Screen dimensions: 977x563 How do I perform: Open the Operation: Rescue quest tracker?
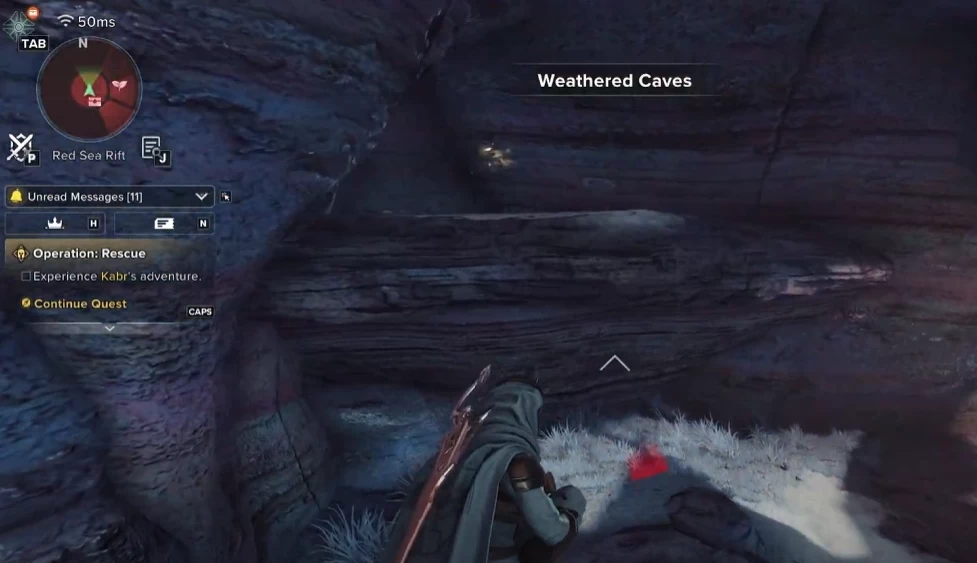click(89, 253)
